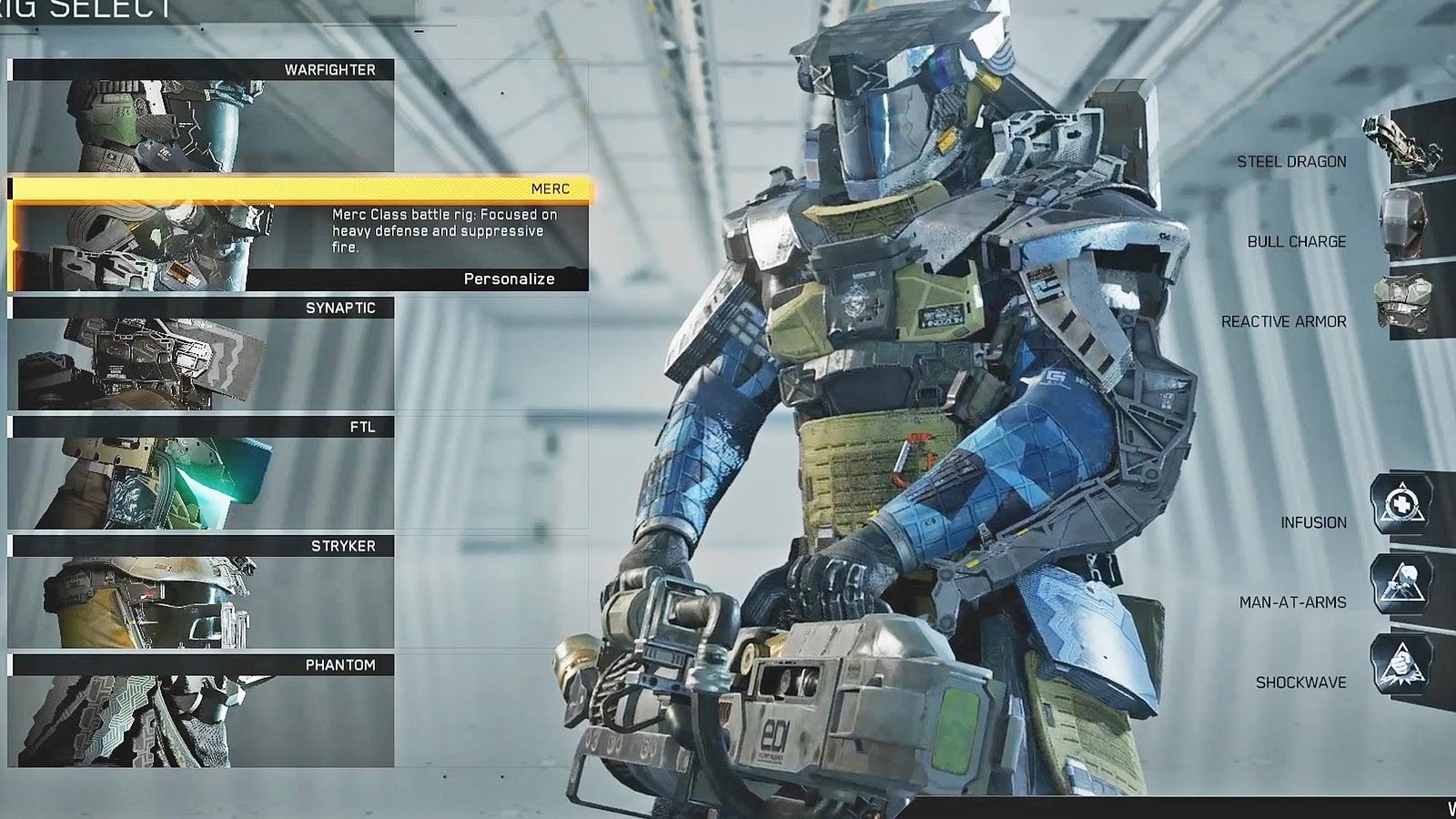
Task: Choose the Phantom rig
Action: (202, 711)
